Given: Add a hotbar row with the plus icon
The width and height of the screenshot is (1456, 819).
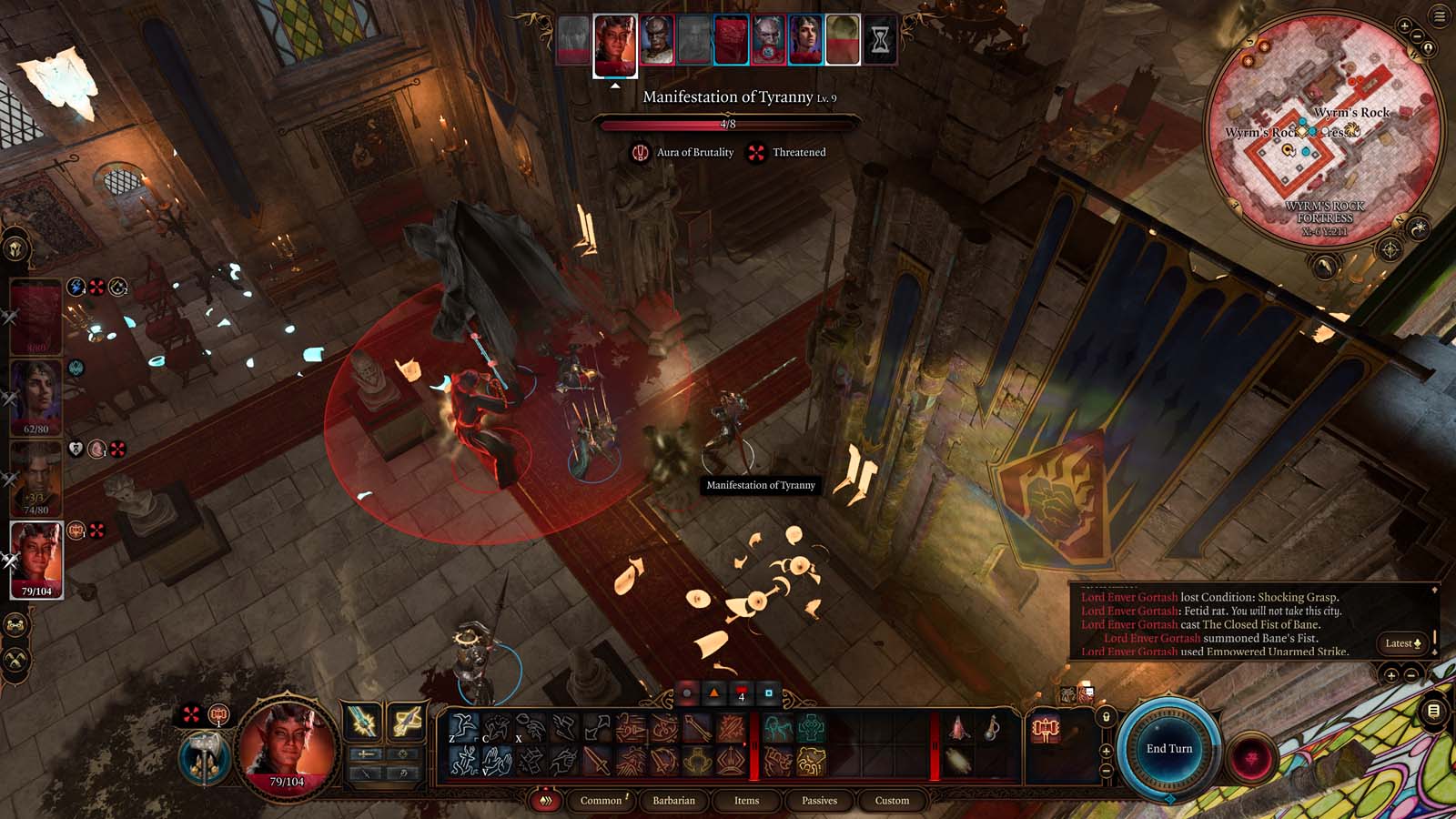Looking at the screenshot, I should 1107,752.
